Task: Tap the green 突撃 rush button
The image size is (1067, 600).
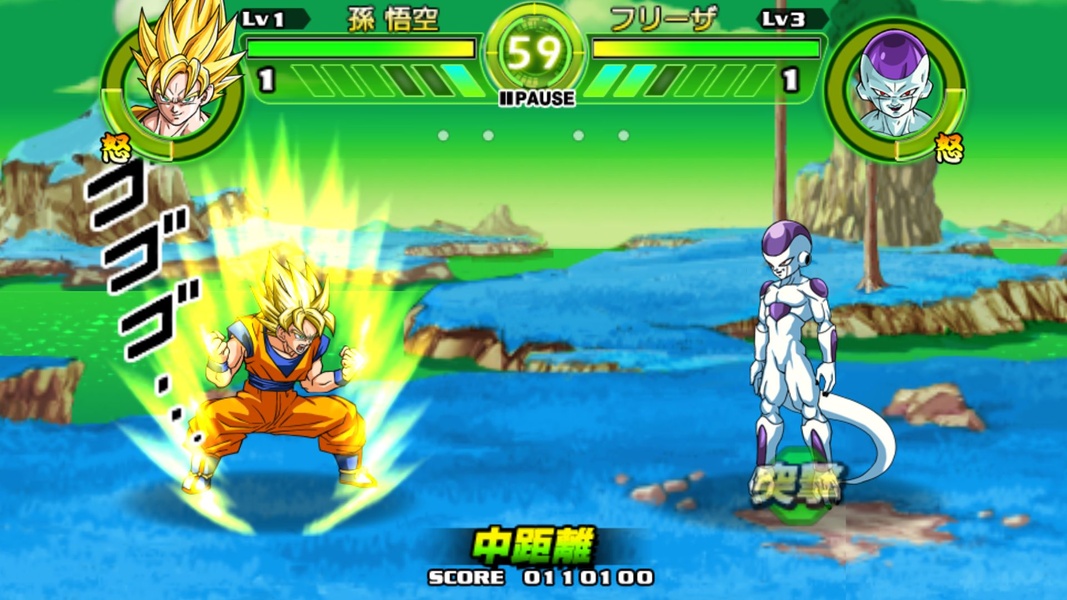Action: [x=799, y=488]
